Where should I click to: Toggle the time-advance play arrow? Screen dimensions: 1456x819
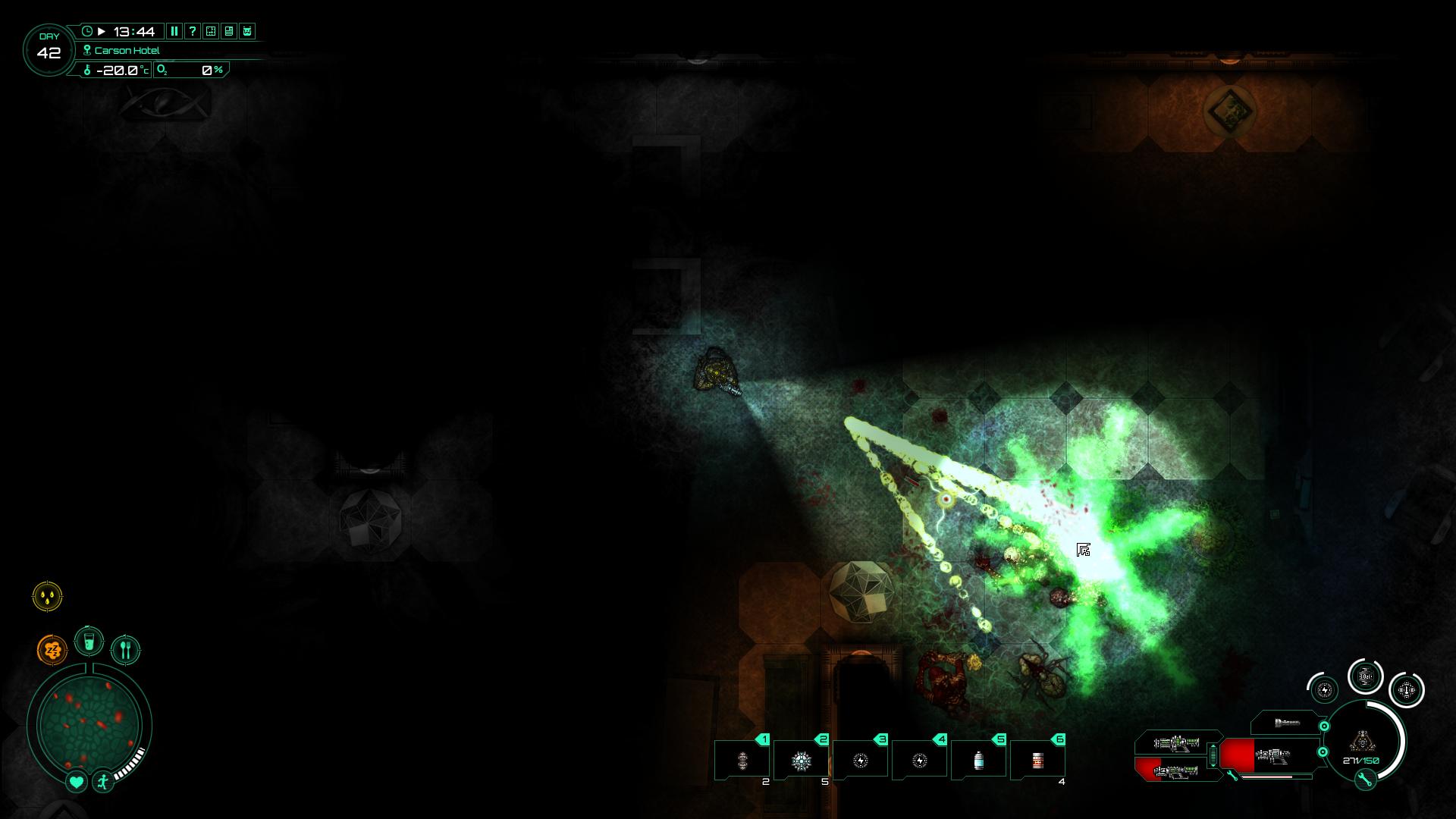(102, 31)
